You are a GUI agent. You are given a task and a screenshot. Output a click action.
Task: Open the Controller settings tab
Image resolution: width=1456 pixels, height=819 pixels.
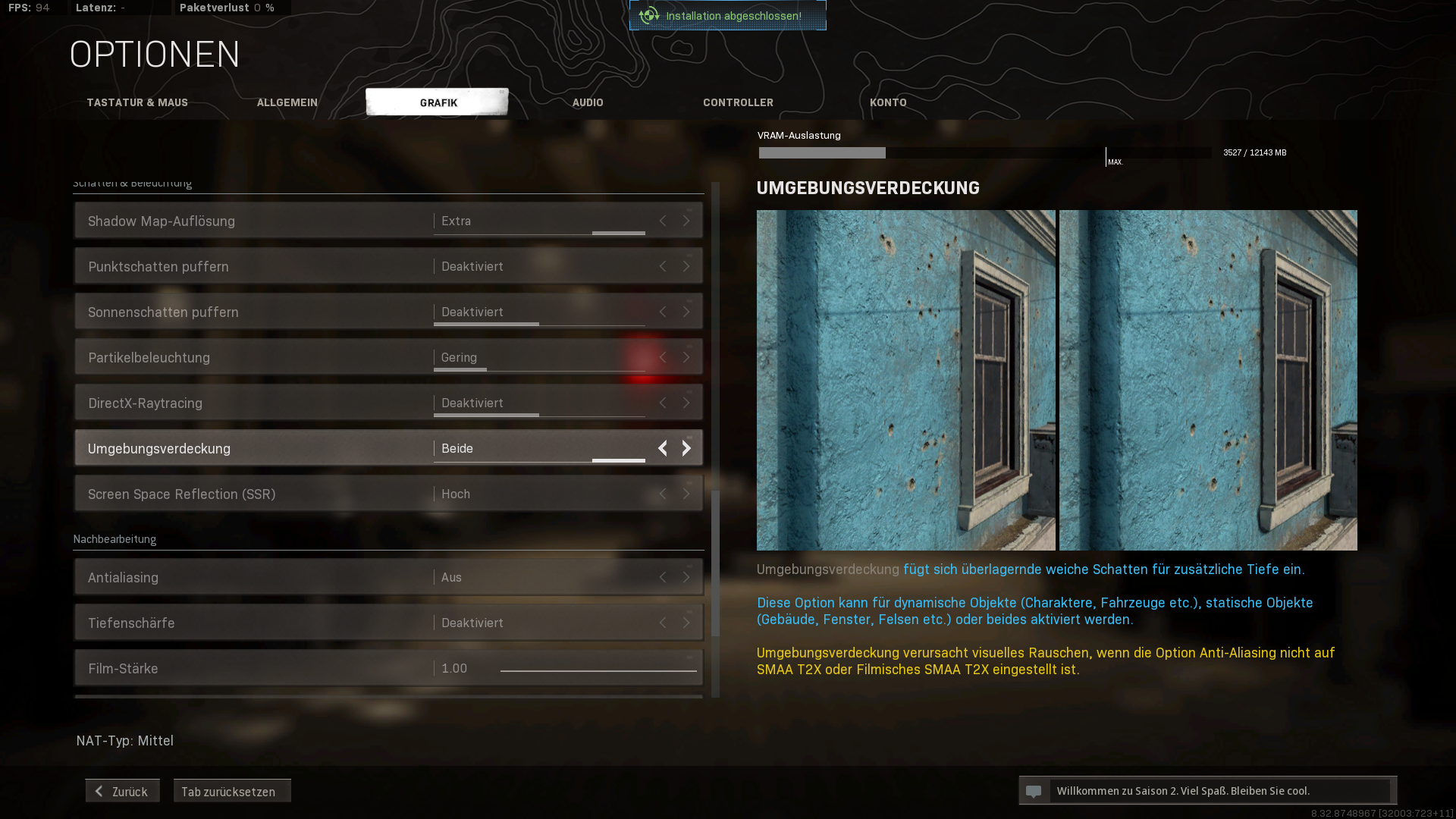pos(738,102)
